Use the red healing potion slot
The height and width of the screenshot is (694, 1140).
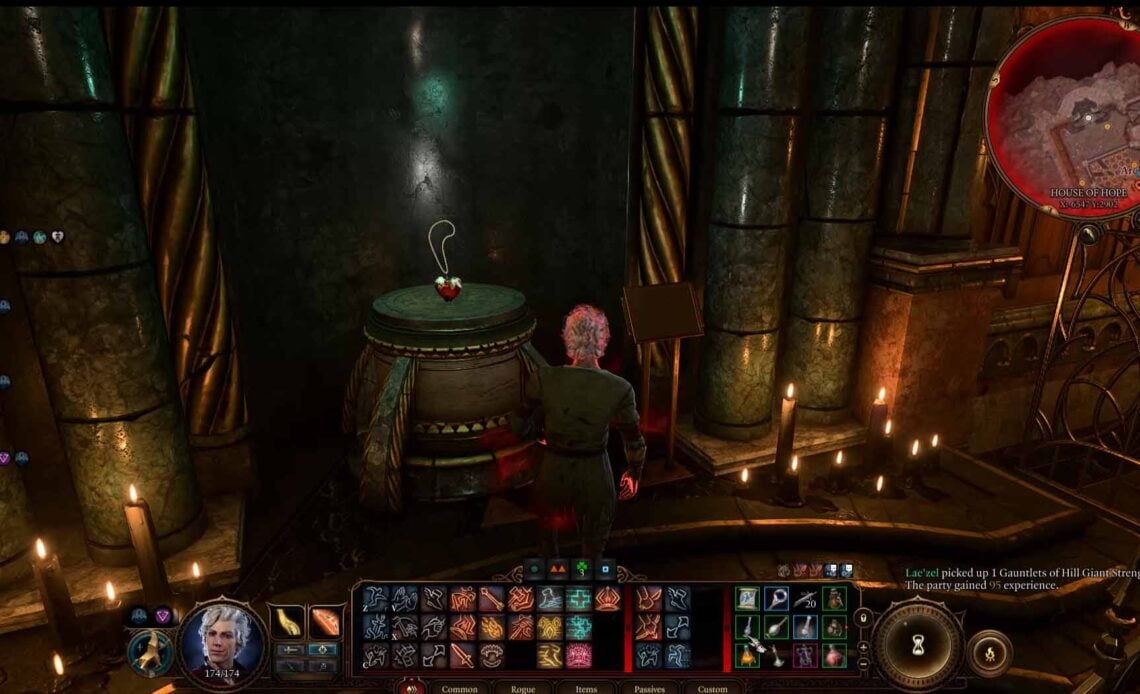pyautogui.click(x=834, y=655)
